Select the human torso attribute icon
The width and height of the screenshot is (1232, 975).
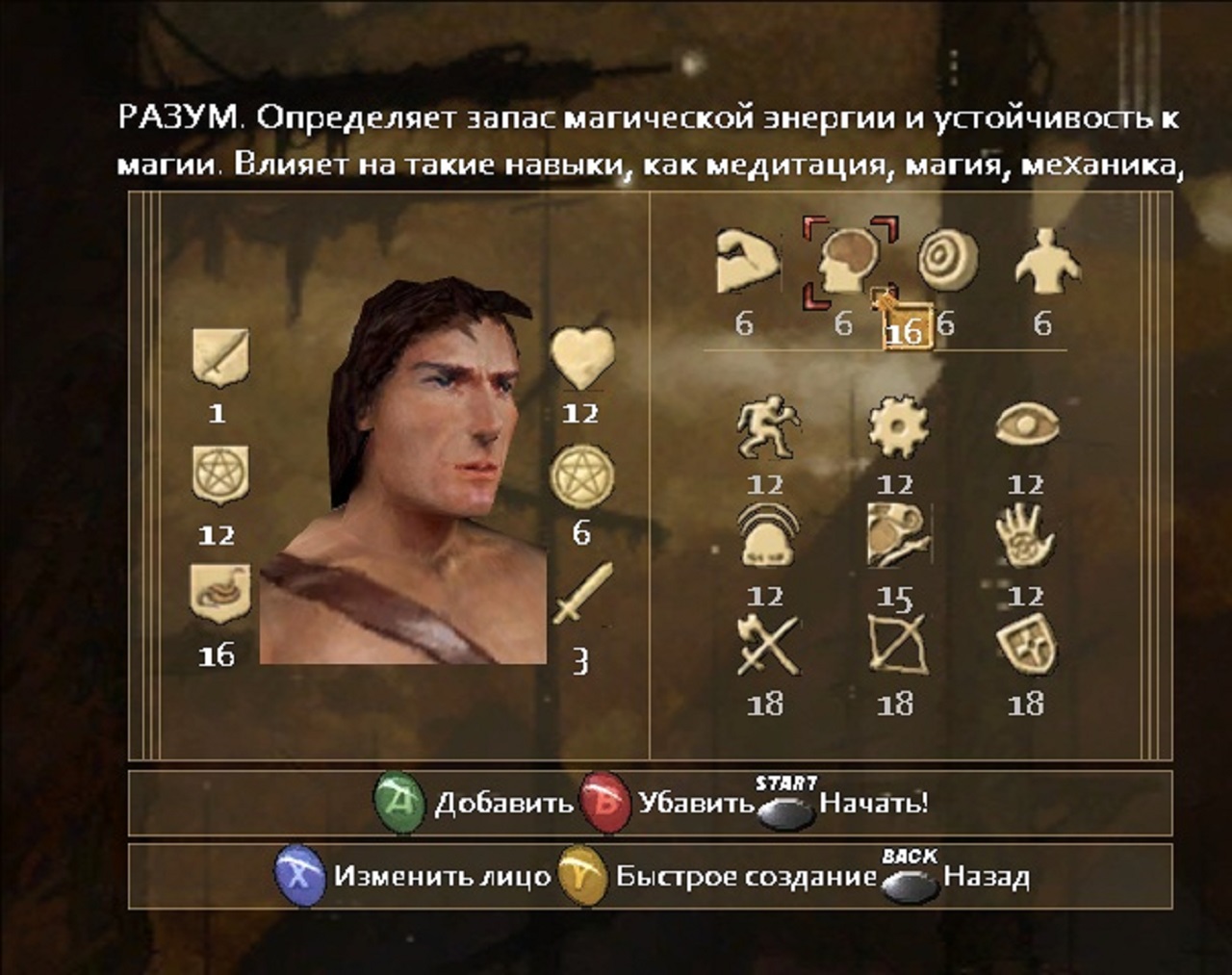click(1047, 260)
